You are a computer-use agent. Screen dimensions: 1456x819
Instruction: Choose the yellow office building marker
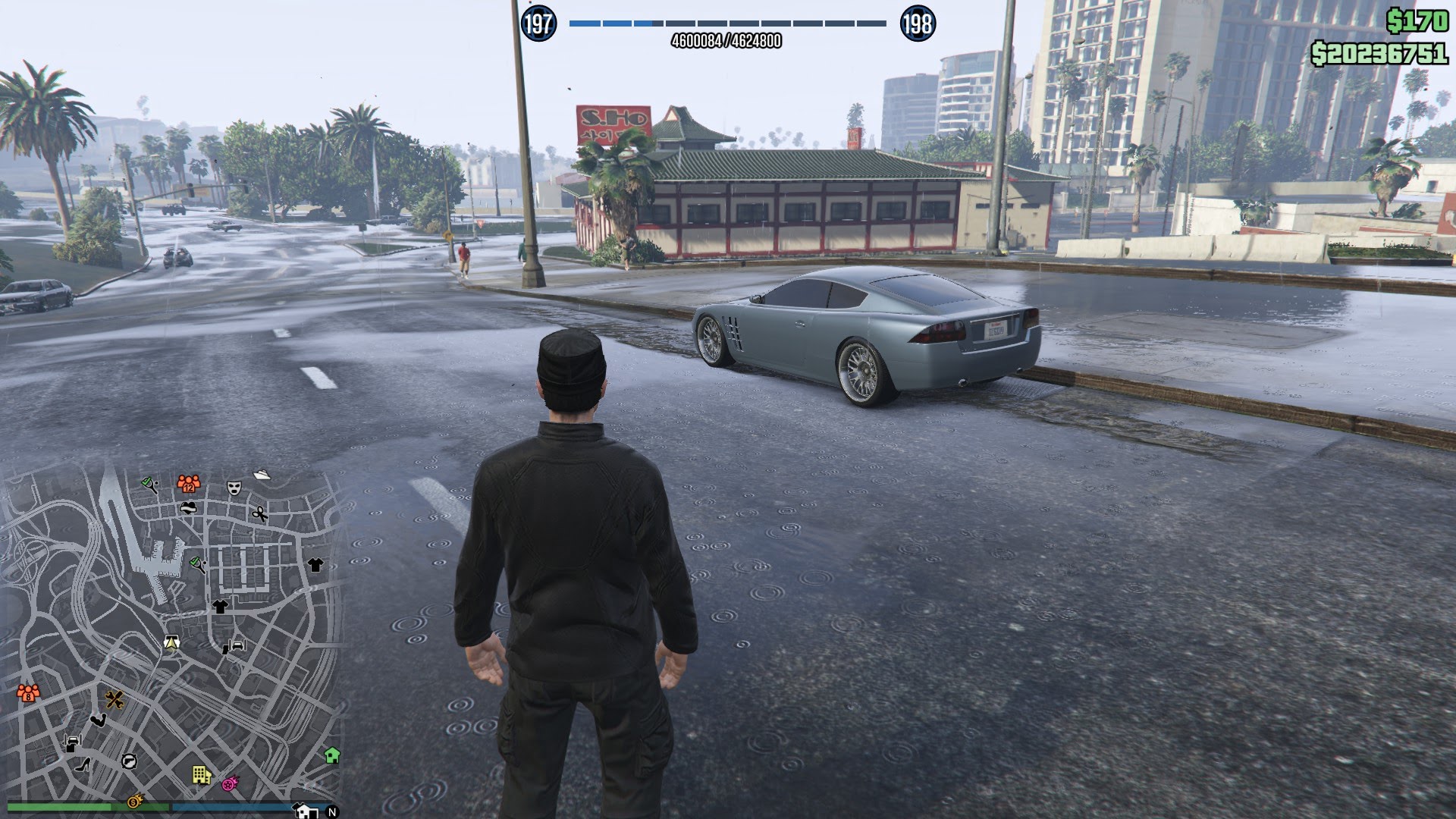tap(201, 774)
